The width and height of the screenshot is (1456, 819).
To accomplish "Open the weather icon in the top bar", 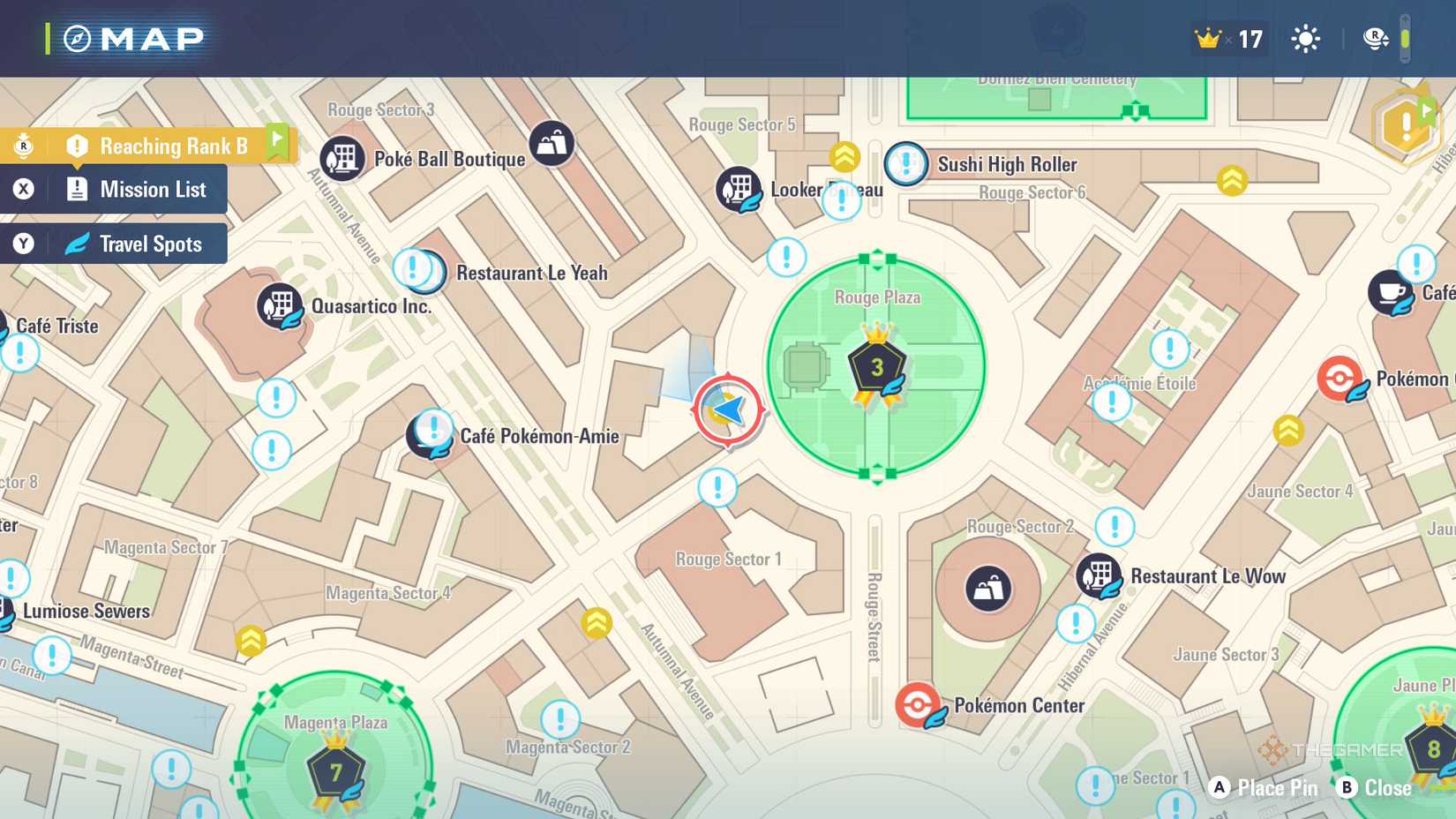I will click(x=1305, y=39).
